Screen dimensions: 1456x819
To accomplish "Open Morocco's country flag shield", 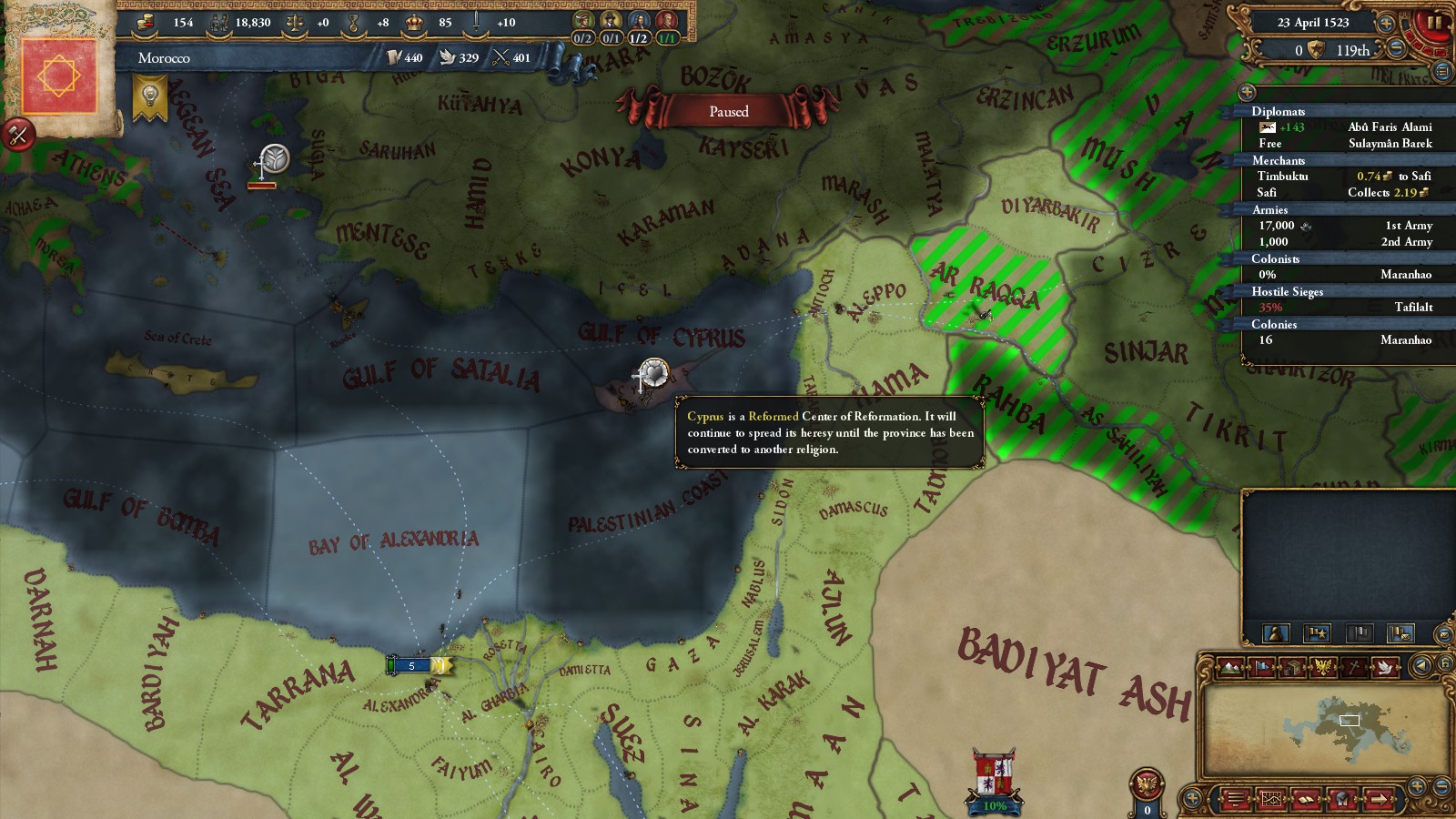I will (59, 75).
